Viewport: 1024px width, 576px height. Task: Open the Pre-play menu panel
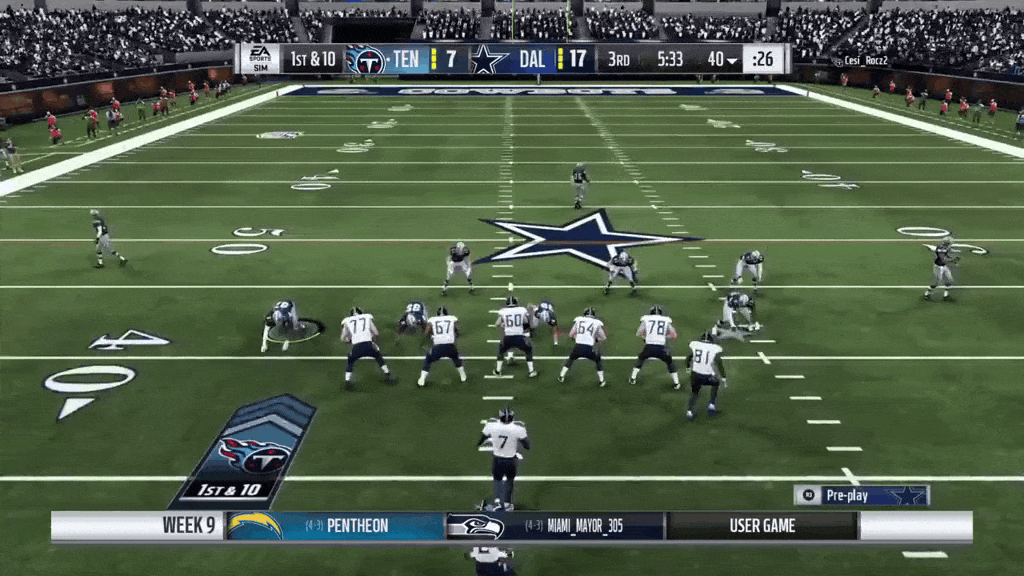pos(861,495)
